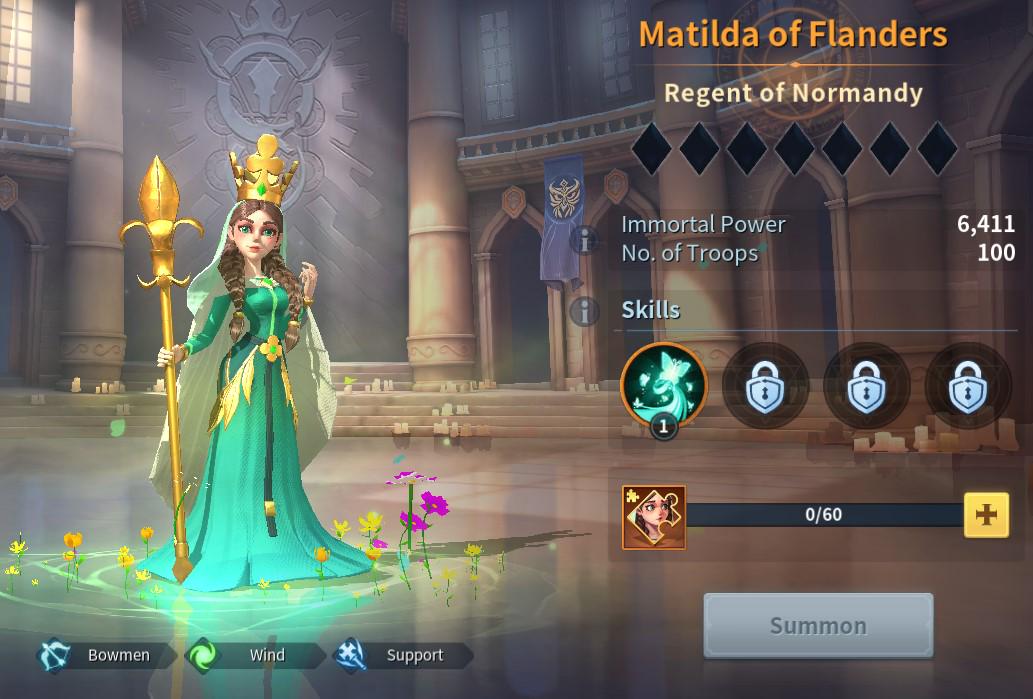This screenshot has height=699, width=1033.
Task: Show info for Immortal Power stats
Action: (x=584, y=239)
